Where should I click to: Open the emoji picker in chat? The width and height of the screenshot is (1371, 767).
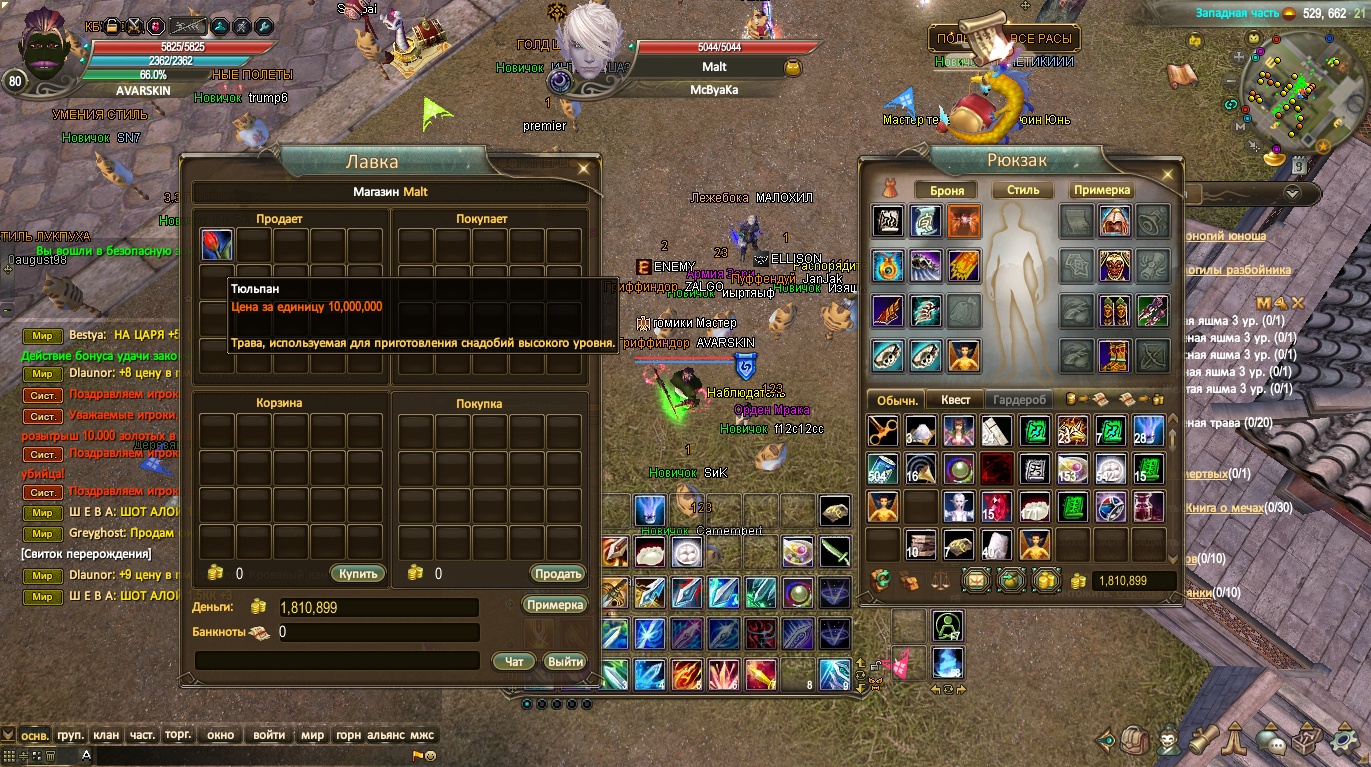pyautogui.click(x=431, y=756)
